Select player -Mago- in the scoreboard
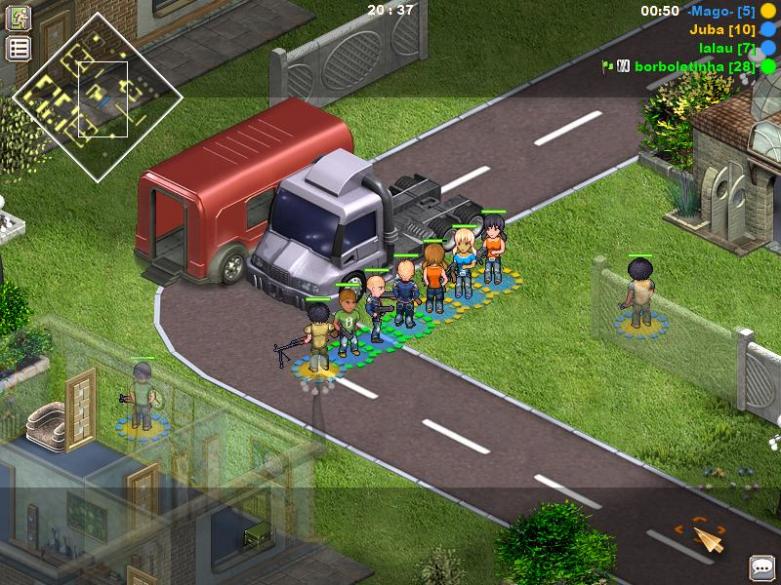The width and height of the screenshot is (781, 585). (720, 11)
